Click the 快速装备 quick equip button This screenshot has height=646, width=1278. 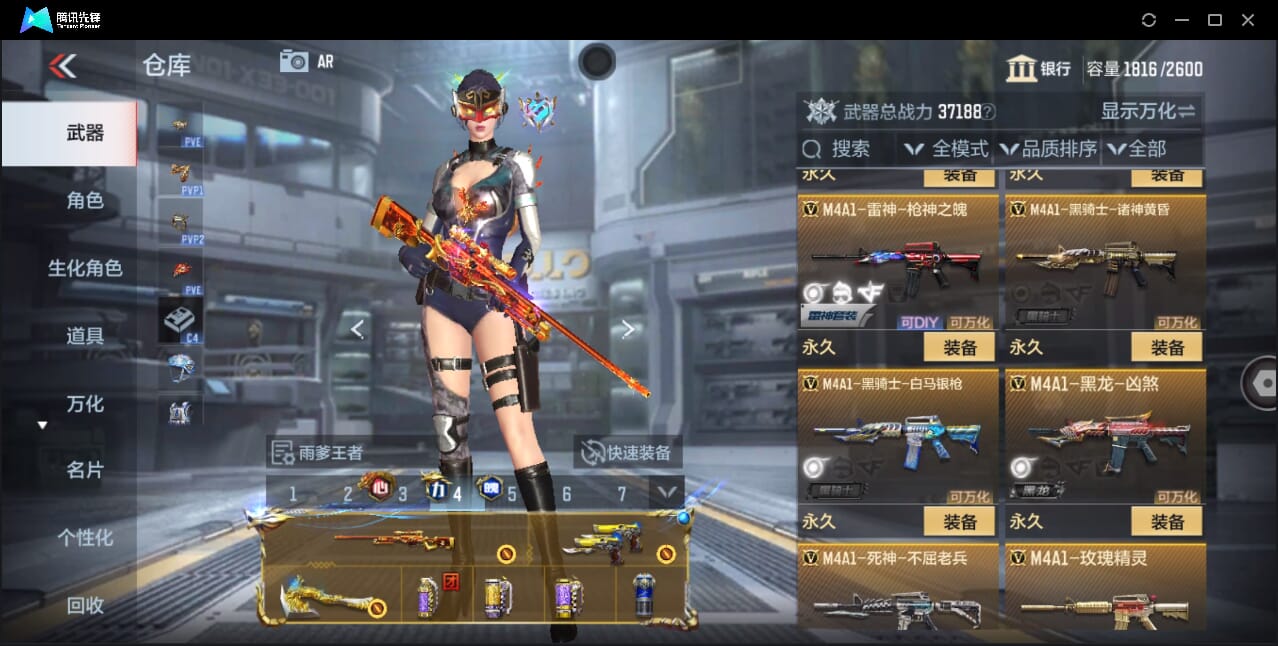629,452
